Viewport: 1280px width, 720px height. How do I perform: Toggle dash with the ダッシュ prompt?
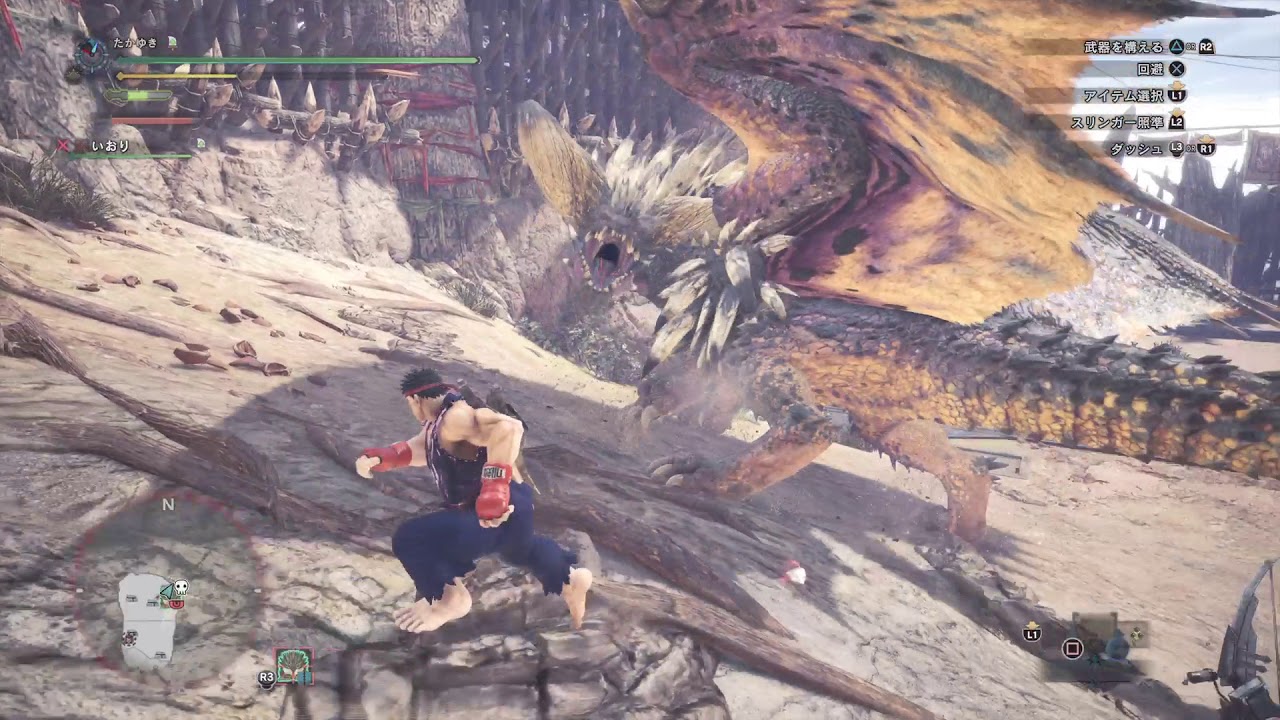1137,148
